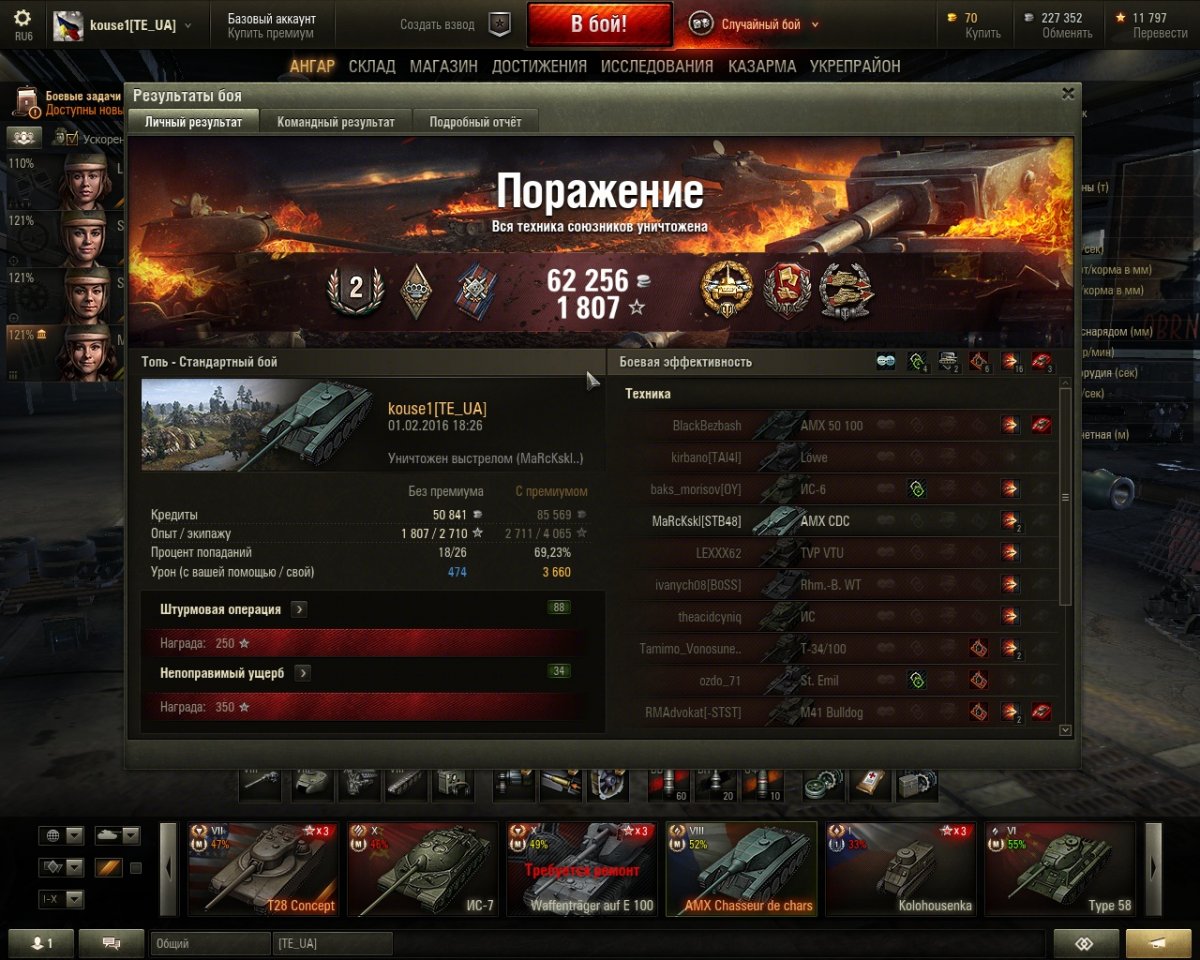Pick the Type 58 tank in carousel

pyautogui.click(x=1060, y=868)
